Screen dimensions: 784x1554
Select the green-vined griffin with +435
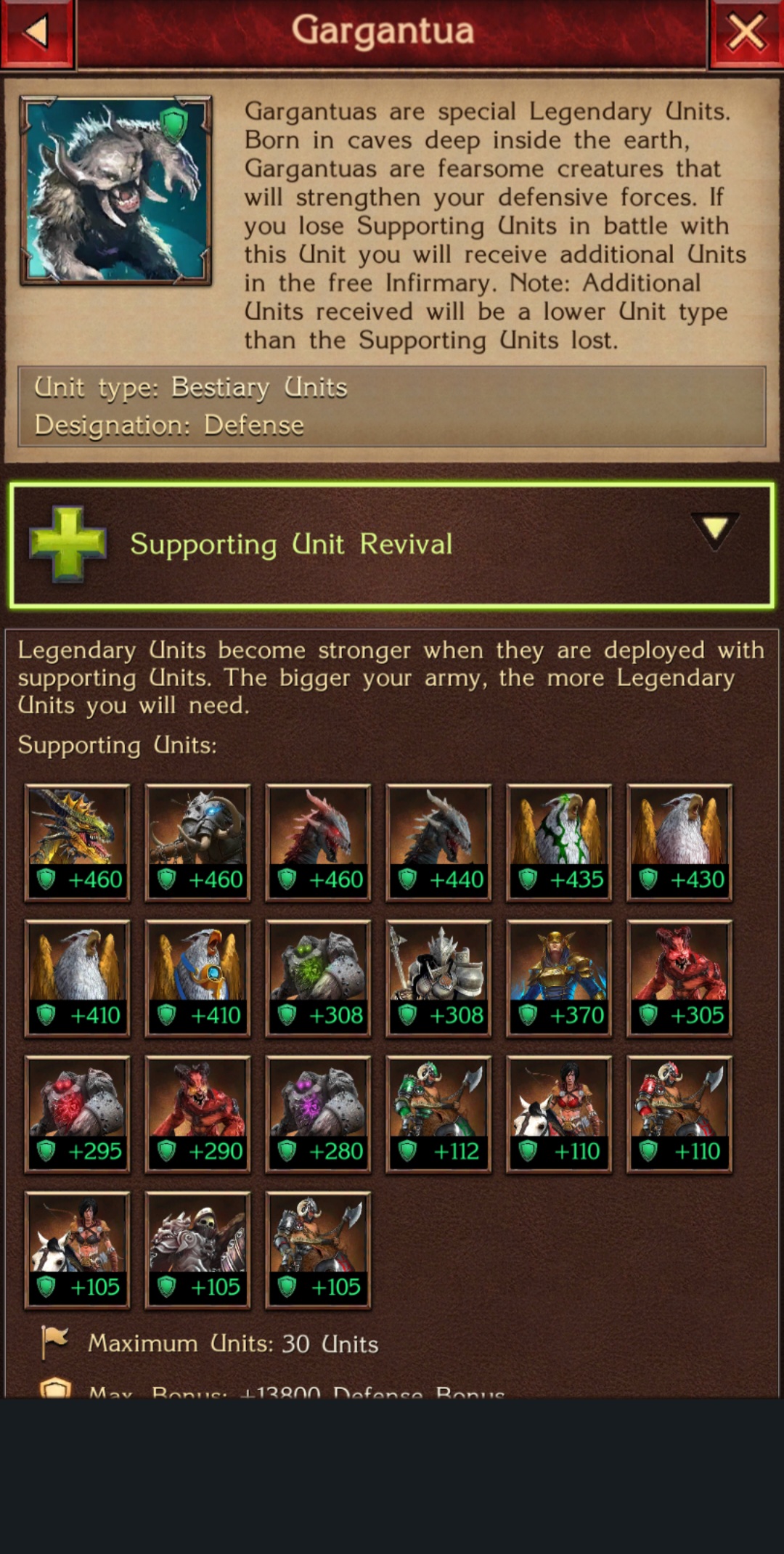[x=559, y=842]
